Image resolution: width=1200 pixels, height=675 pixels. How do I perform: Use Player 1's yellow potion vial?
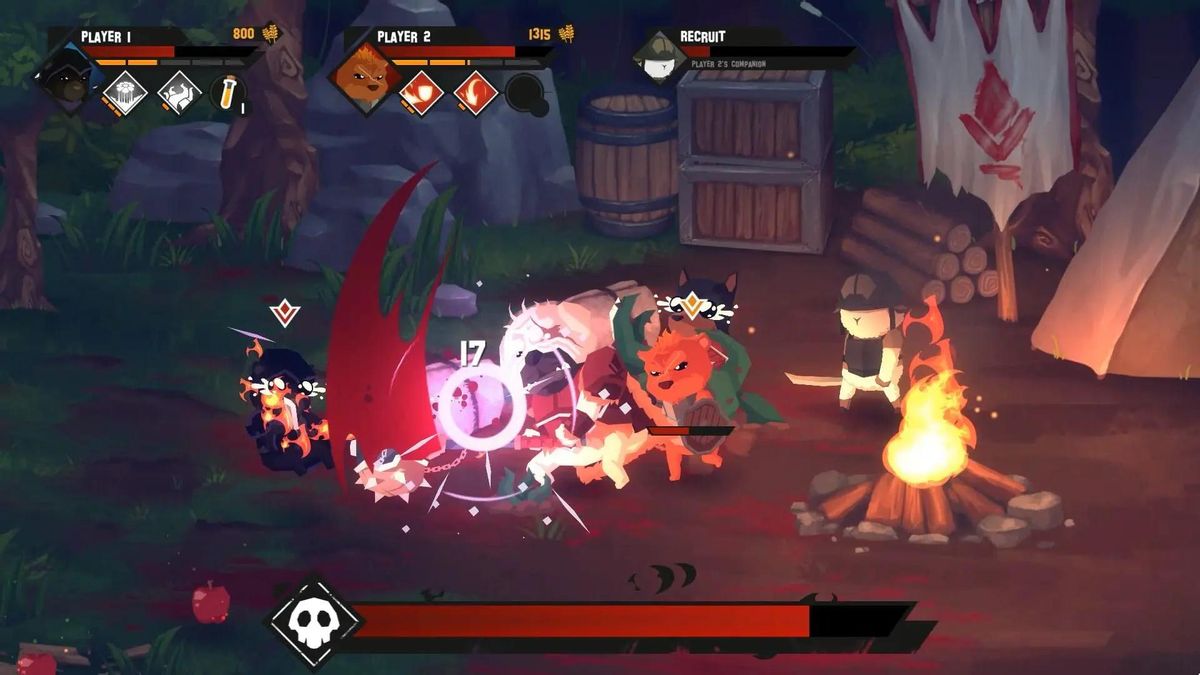coord(228,93)
